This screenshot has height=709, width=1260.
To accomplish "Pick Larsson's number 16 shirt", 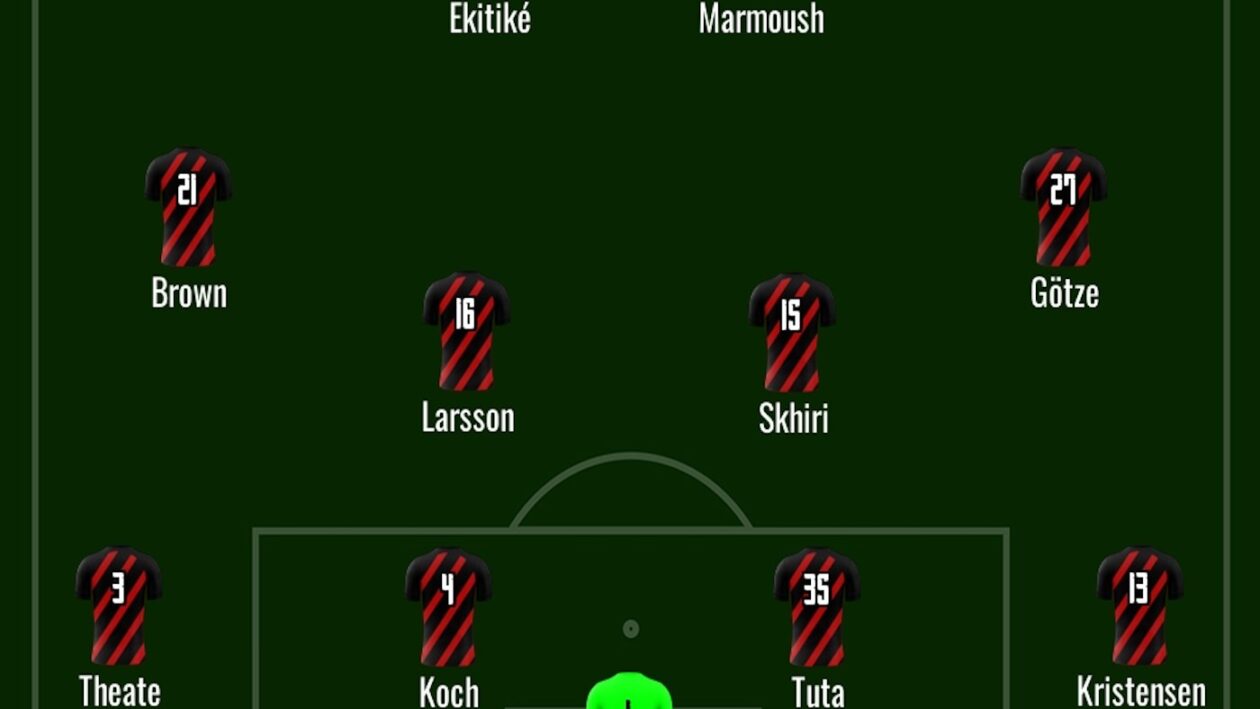I will [x=466, y=331].
